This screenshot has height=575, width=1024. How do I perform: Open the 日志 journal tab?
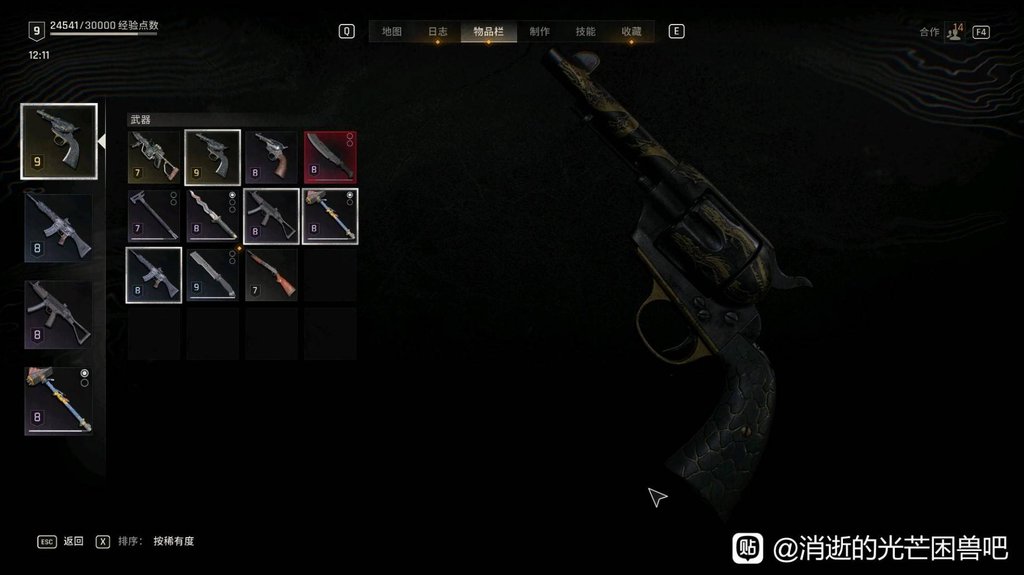coord(438,31)
